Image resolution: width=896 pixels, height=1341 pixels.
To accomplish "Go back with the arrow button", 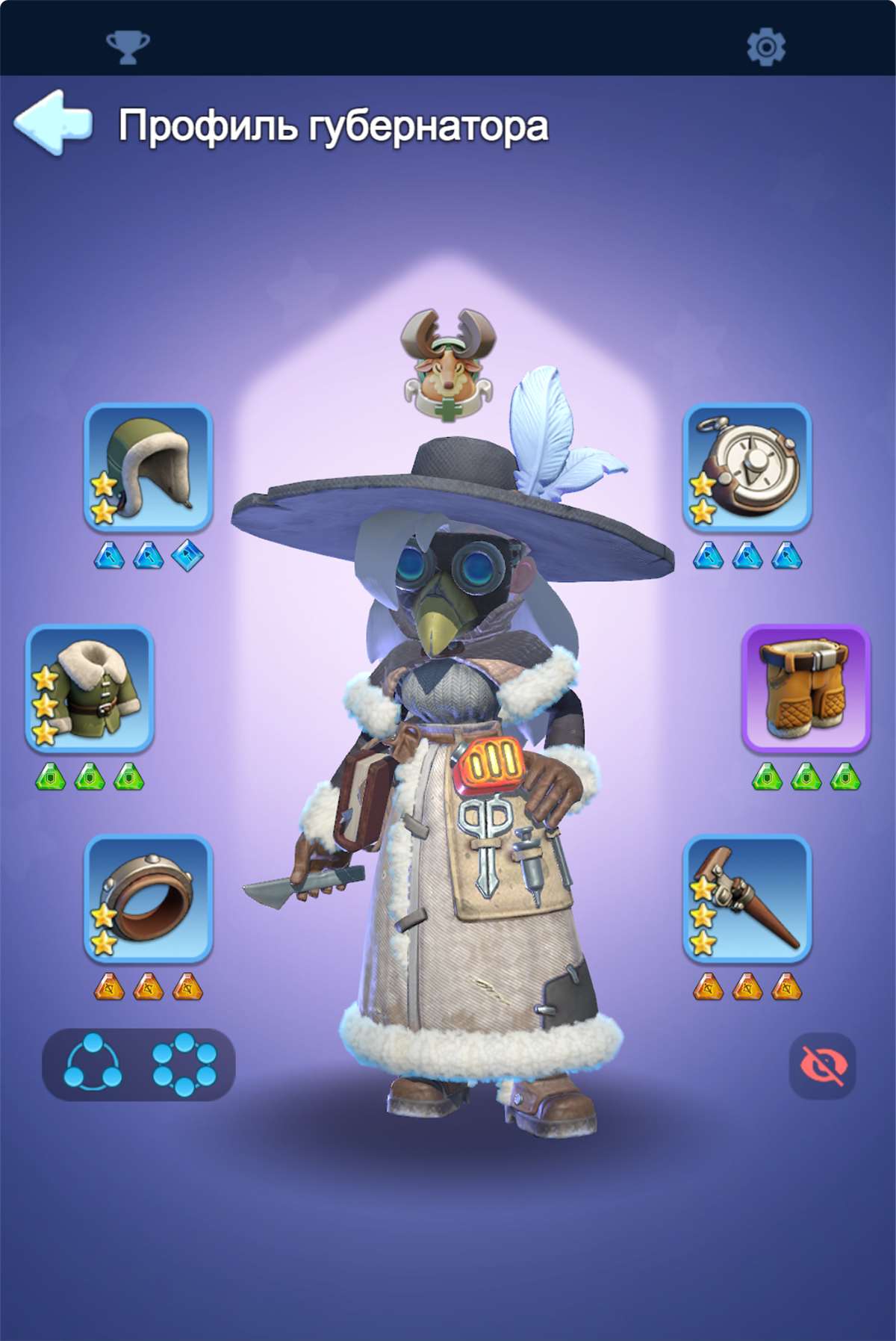I will [54, 123].
